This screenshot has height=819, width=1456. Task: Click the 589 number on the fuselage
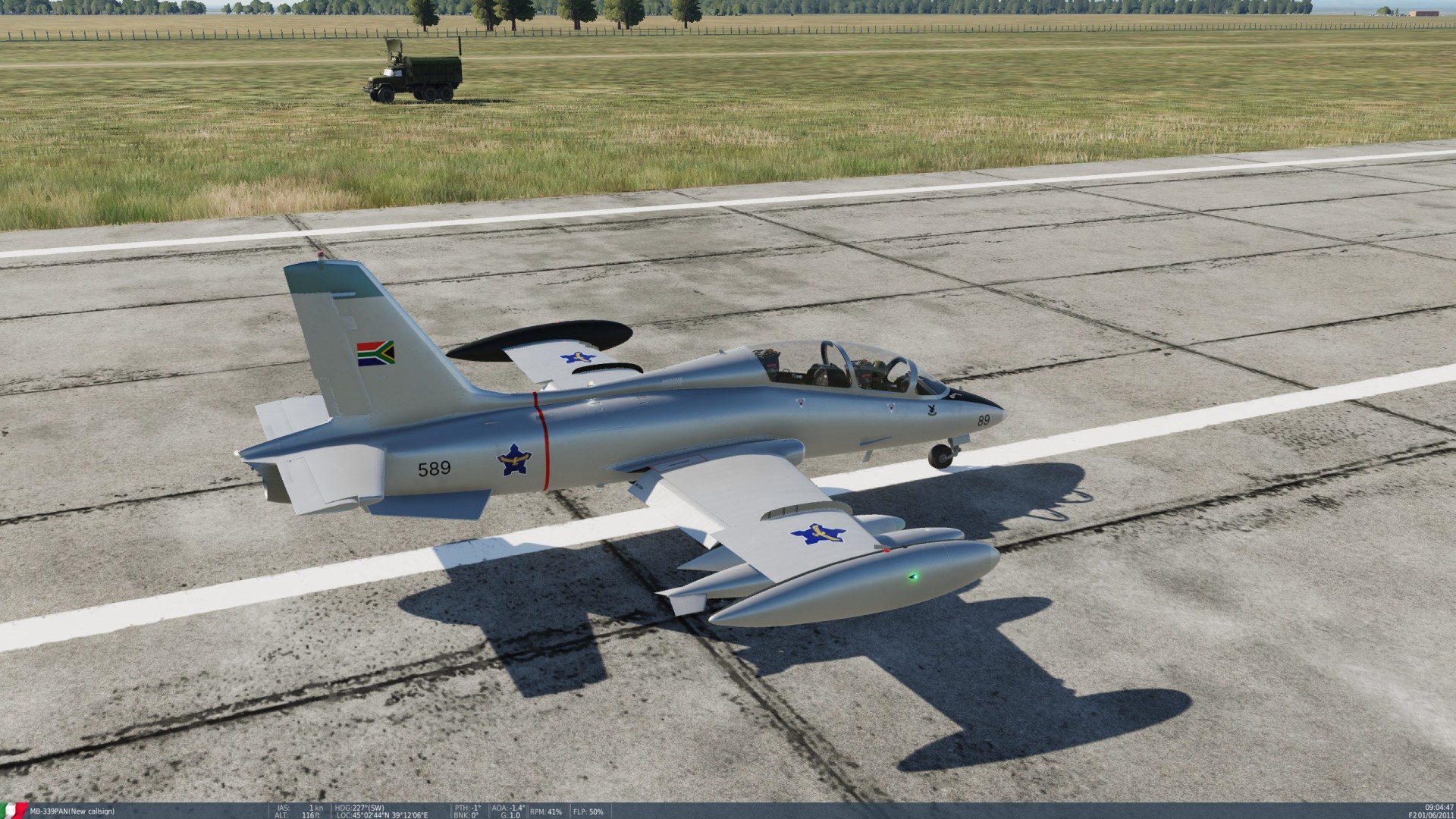[432, 468]
